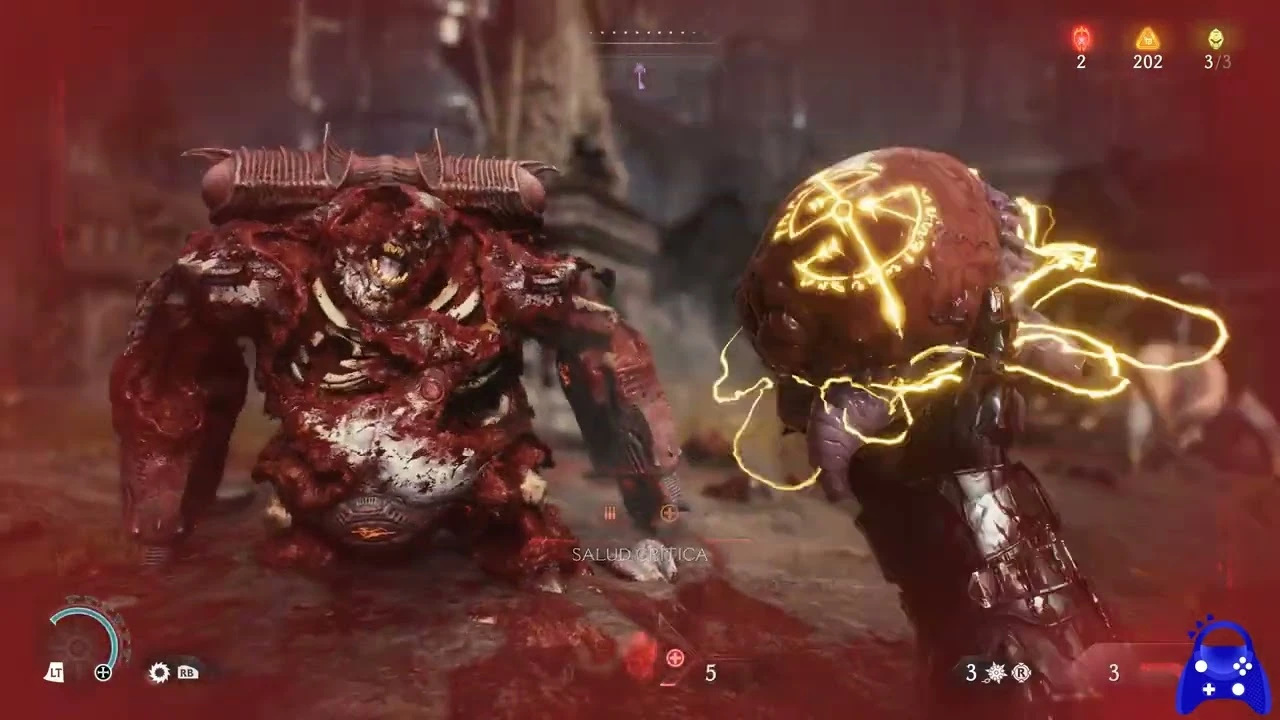Select the SALUD CRÍTICA warning text

coord(640,554)
